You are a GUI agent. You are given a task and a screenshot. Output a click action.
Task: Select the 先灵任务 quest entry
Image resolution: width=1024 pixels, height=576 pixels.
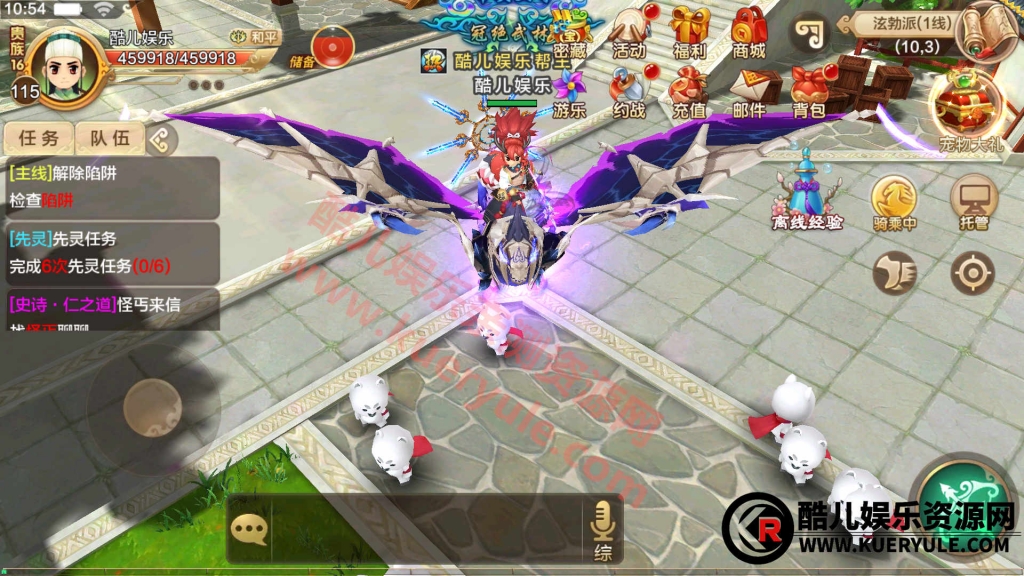110,253
